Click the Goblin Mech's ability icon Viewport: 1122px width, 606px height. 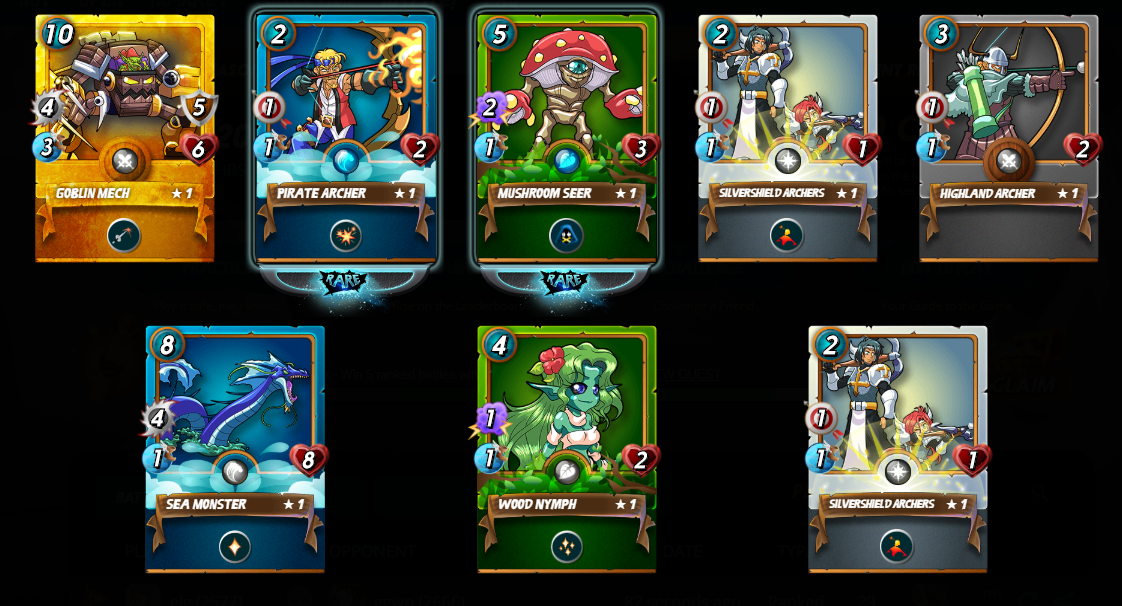click(124, 236)
